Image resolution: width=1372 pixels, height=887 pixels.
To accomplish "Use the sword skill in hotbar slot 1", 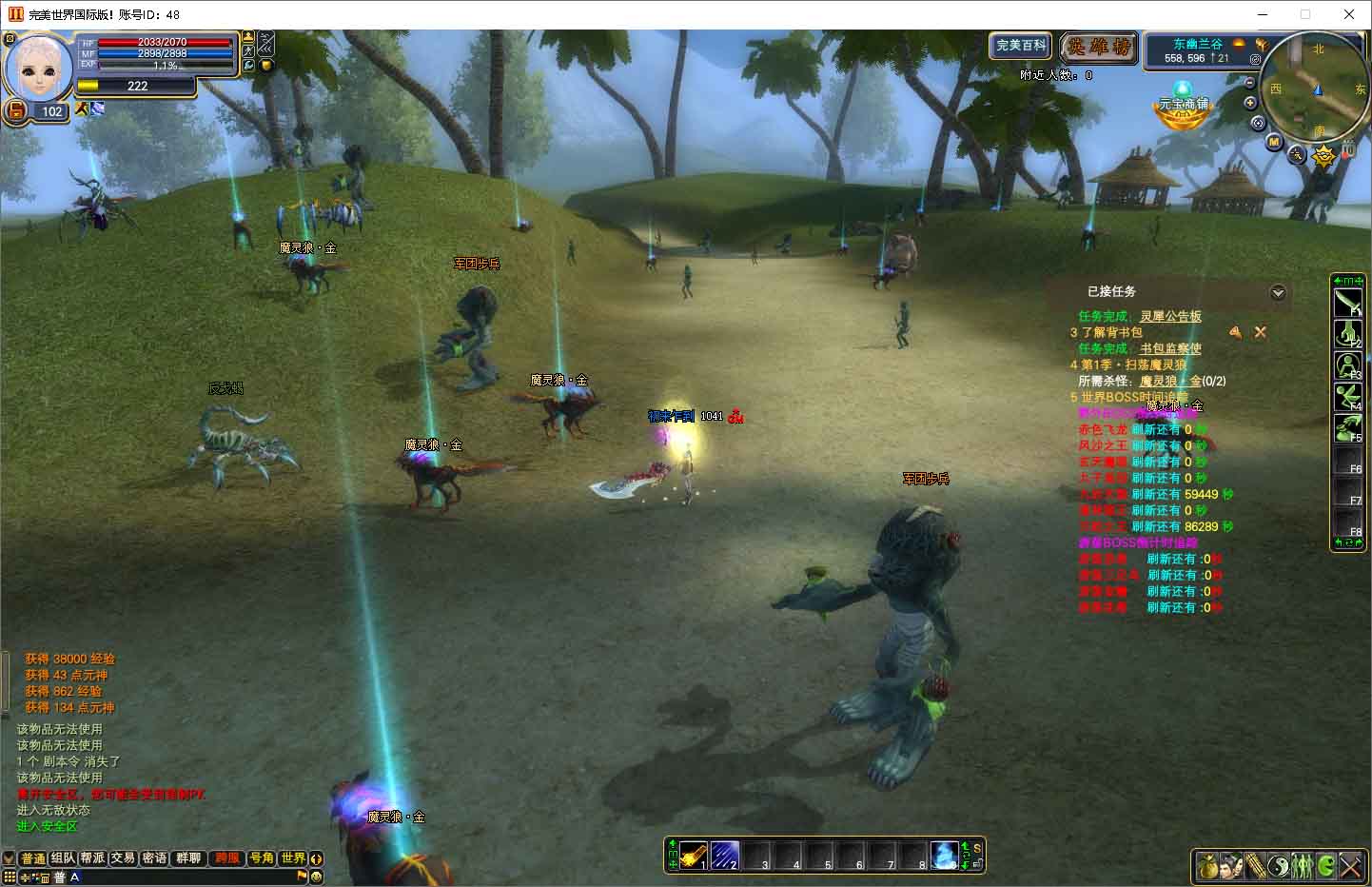I will pos(693,854).
